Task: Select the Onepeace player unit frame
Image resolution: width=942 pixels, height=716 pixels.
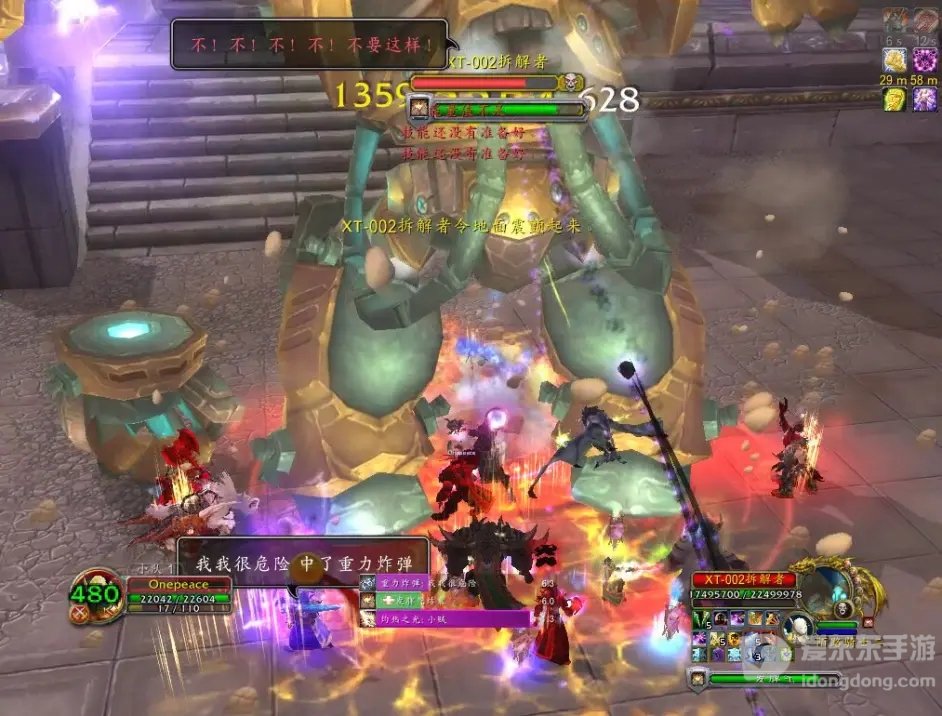Action: tap(178, 584)
